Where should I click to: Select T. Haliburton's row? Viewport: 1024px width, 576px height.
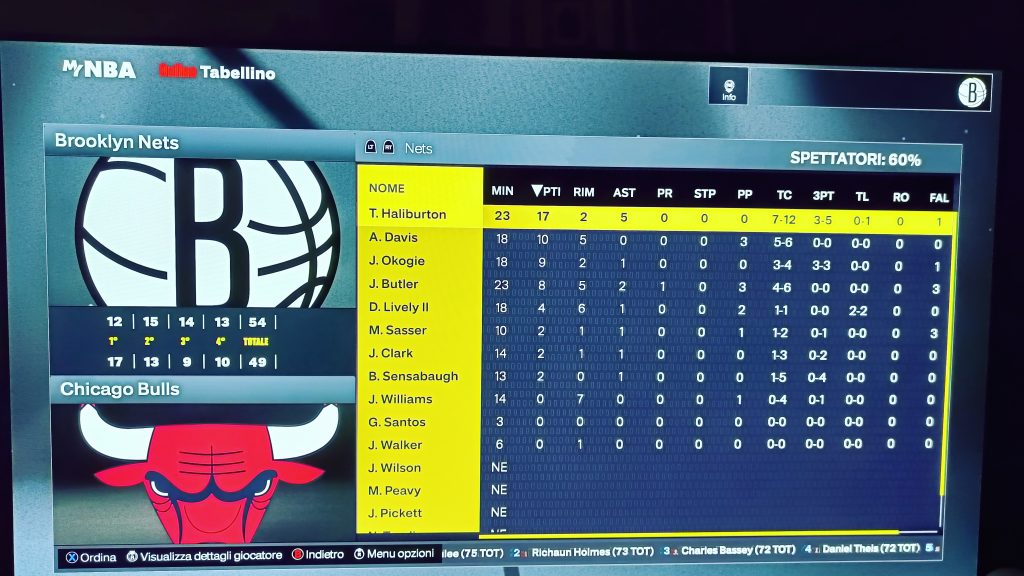pos(407,214)
